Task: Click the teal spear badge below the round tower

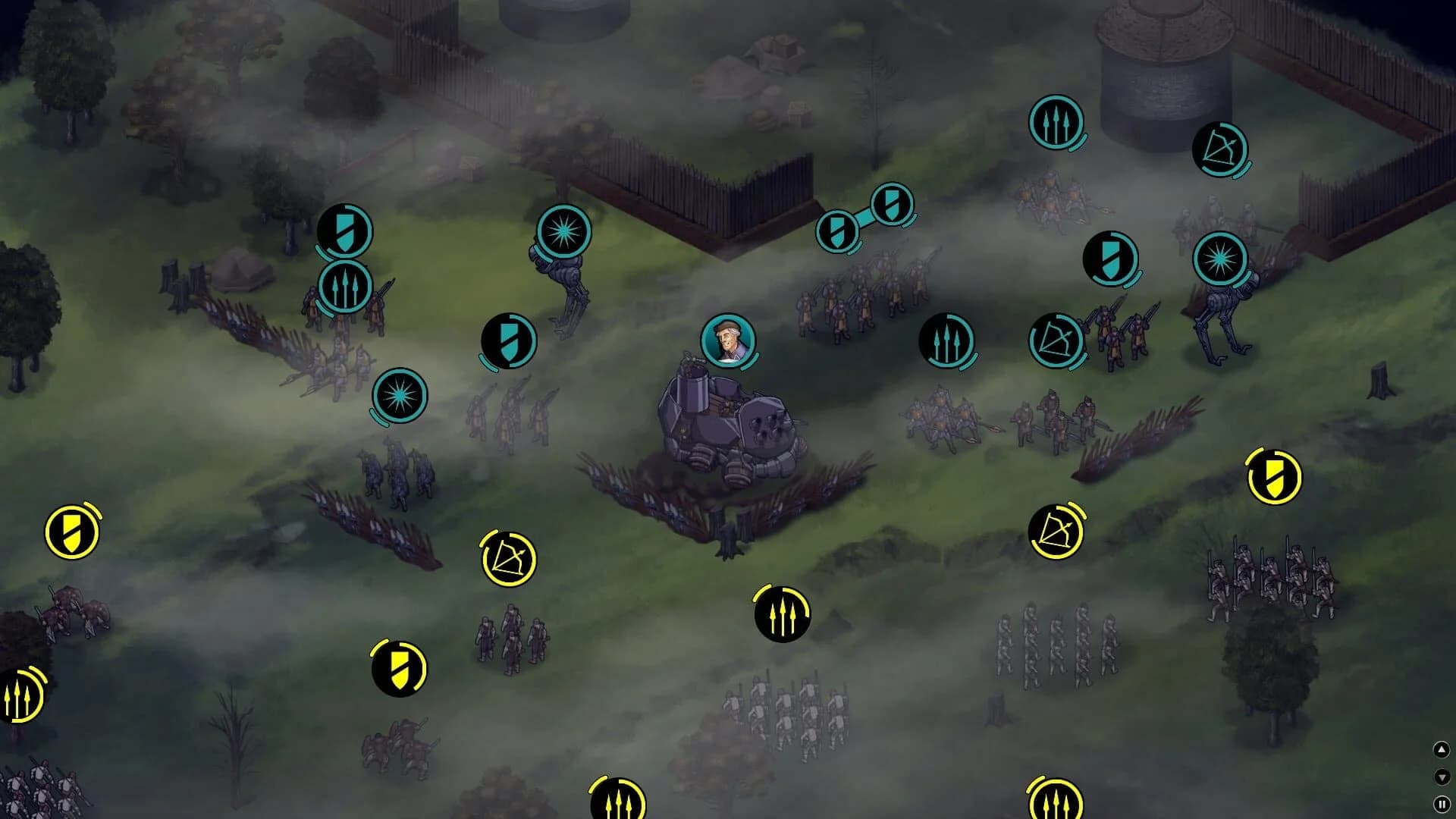Action: click(1056, 123)
